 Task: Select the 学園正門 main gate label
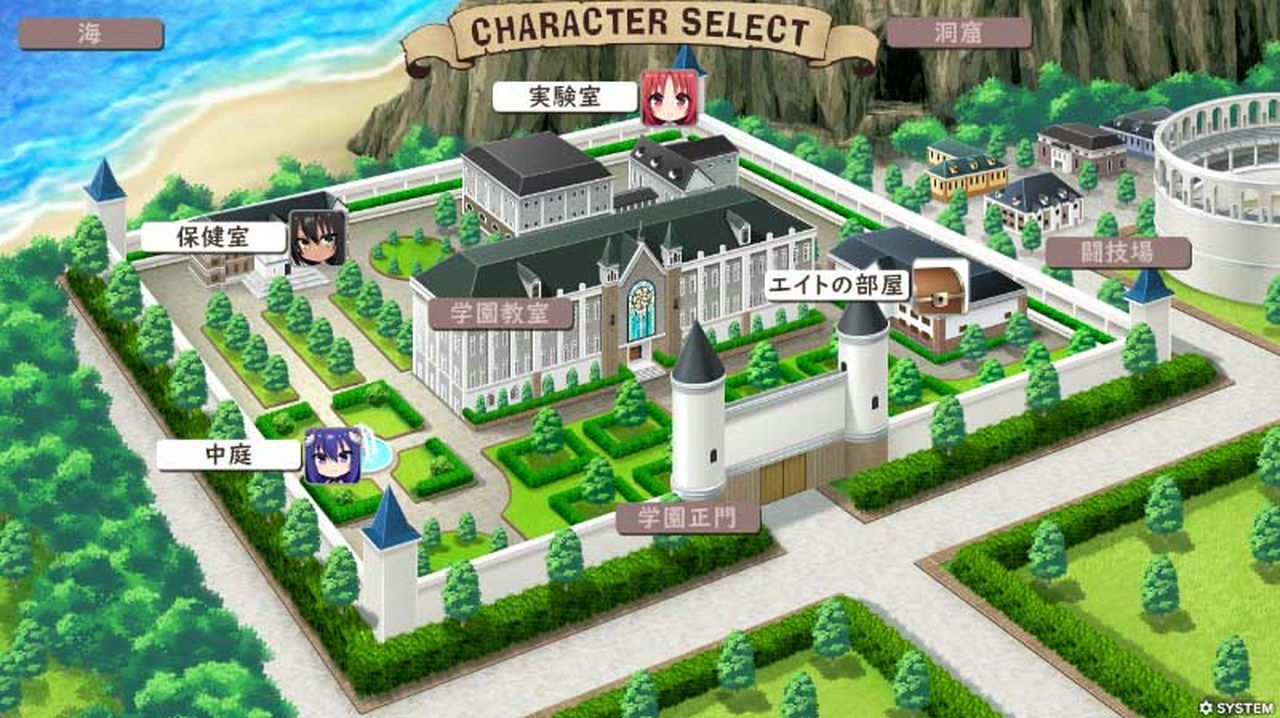[x=687, y=518]
